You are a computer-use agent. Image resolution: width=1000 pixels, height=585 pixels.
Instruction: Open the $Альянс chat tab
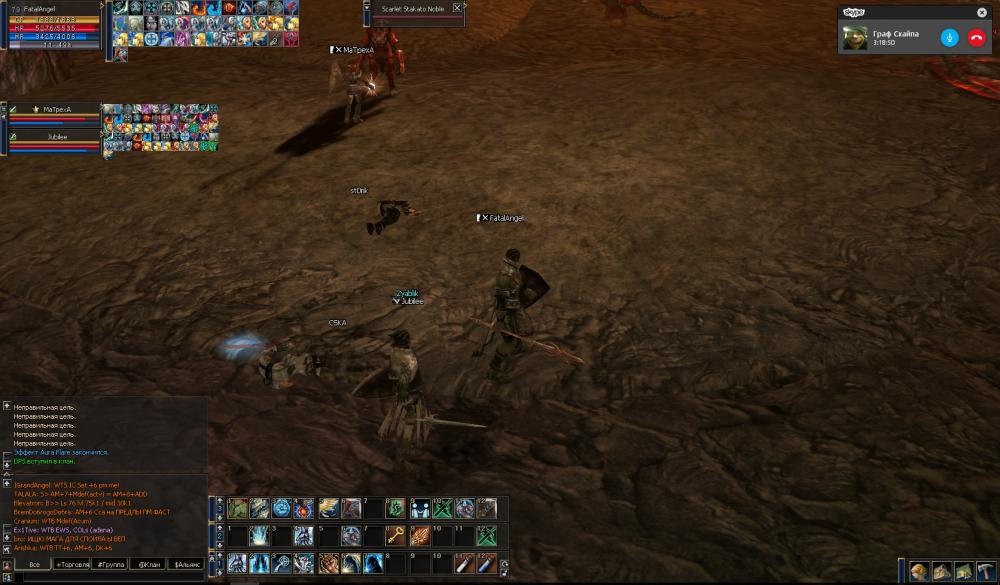tap(188, 564)
